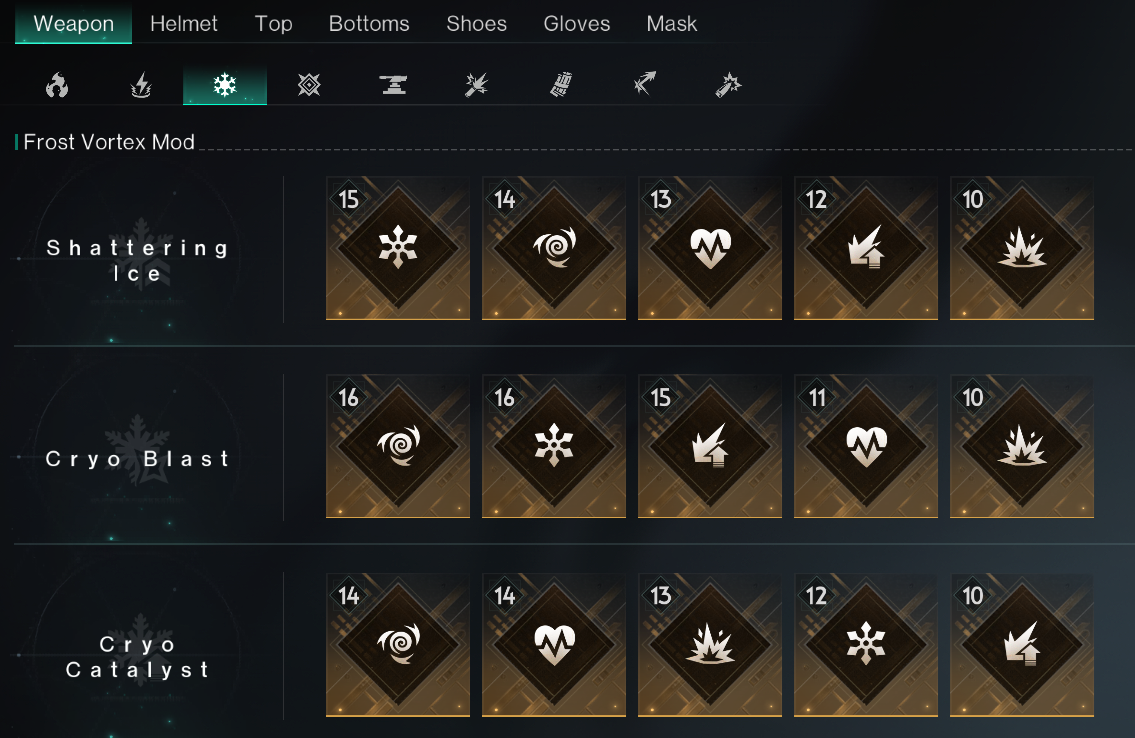Click Cryo Blast's level 15 arrow tile

pyautogui.click(x=710, y=446)
